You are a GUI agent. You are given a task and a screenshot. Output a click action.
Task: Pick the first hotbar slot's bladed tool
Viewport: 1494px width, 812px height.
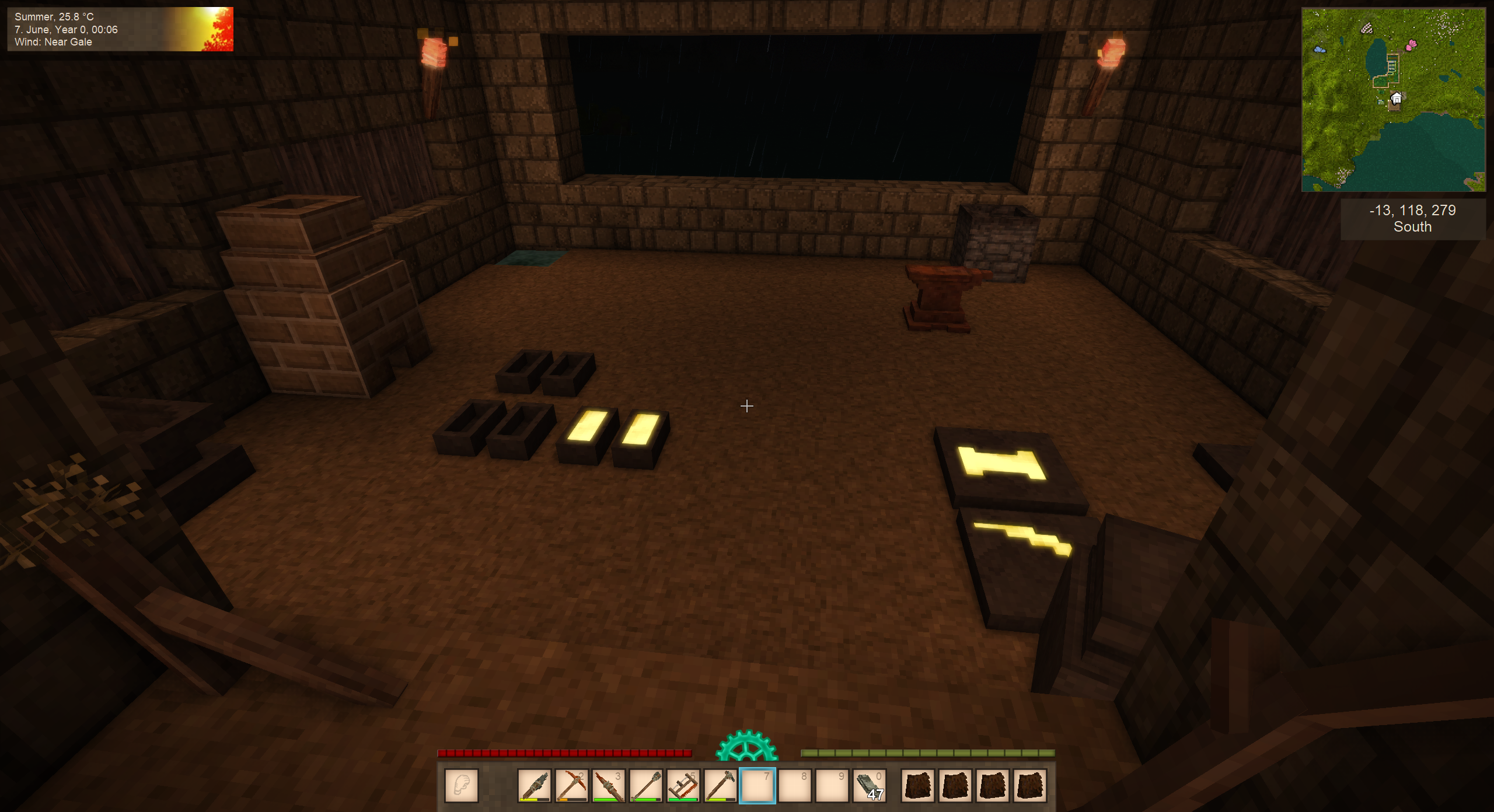tap(534, 785)
